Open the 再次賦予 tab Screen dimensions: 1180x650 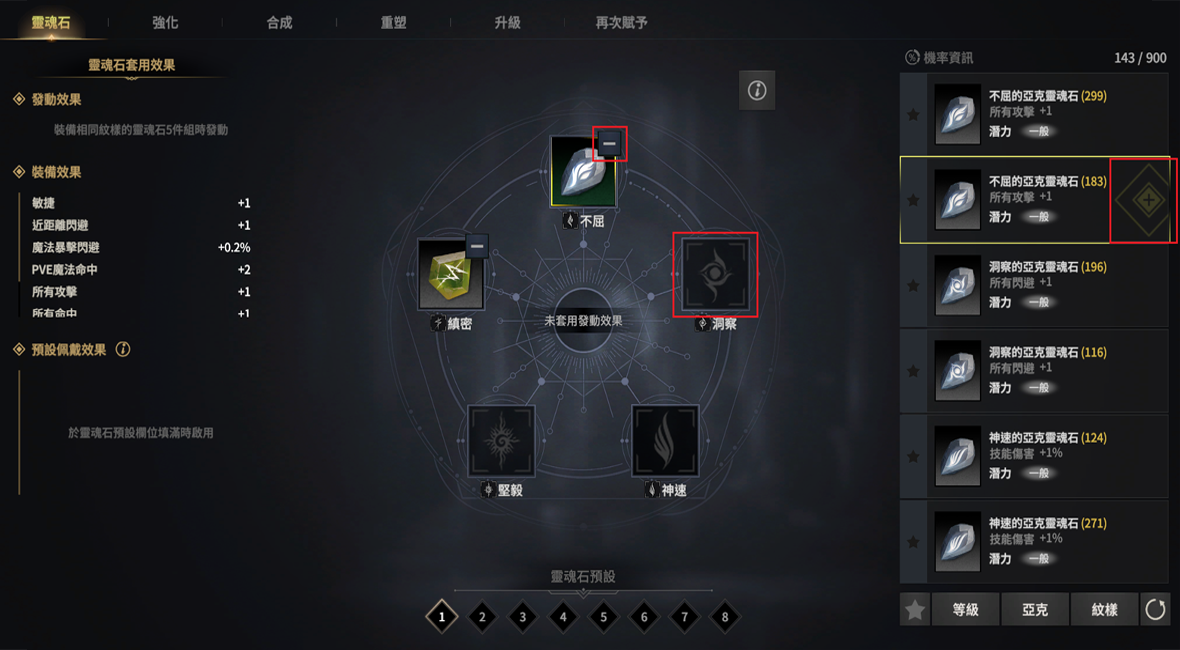tap(621, 22)
